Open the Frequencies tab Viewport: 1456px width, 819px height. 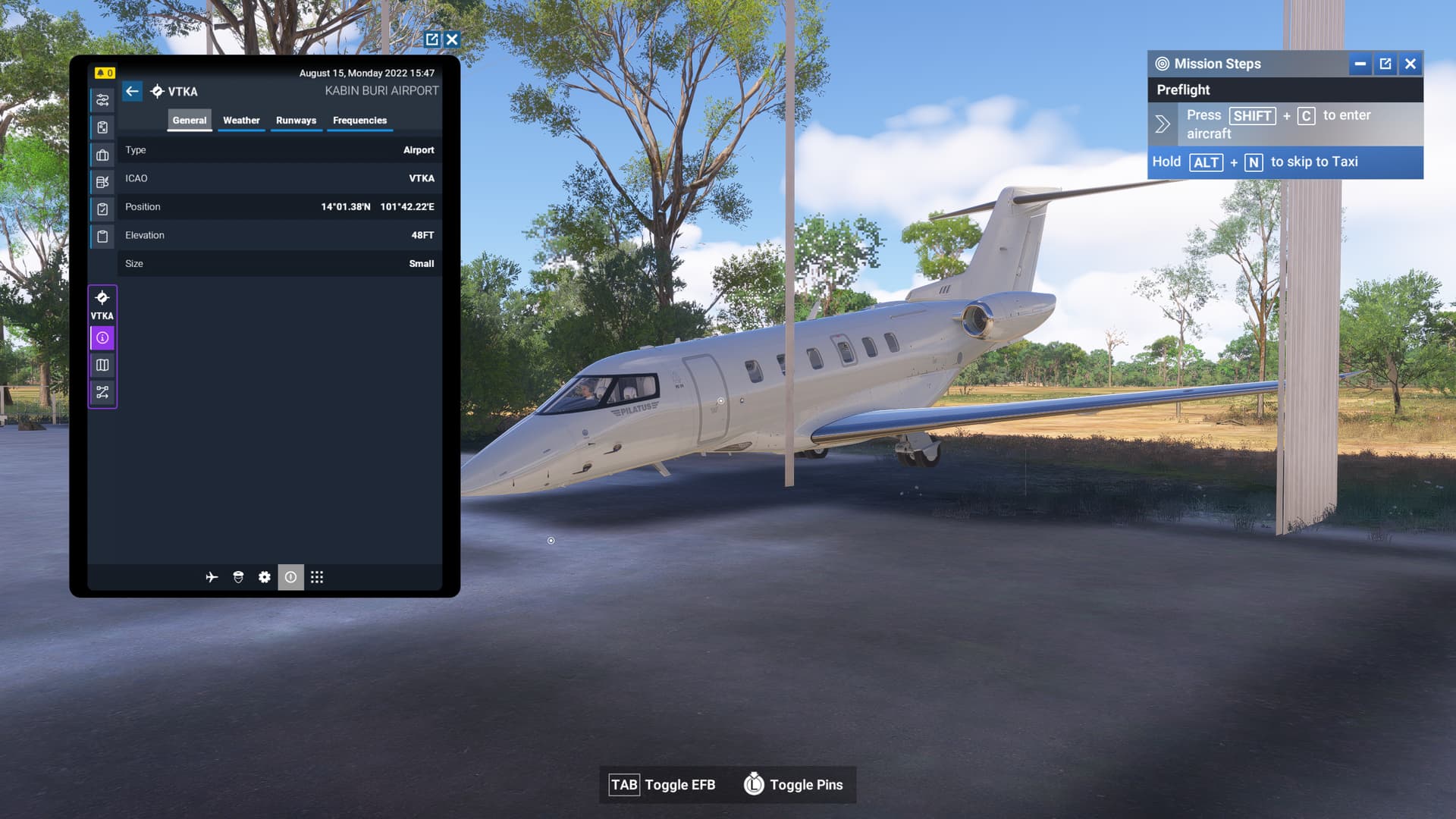(x=359, y=120)
